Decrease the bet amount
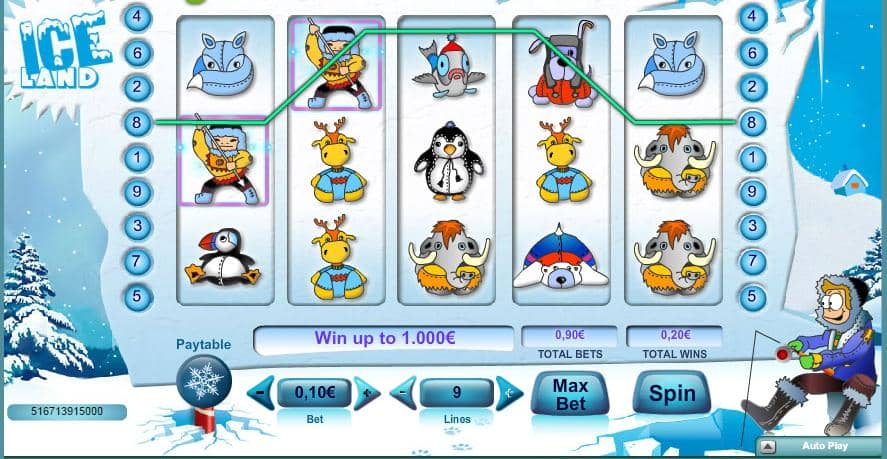Screen dimensions: 887x459 tap(260, 393)
